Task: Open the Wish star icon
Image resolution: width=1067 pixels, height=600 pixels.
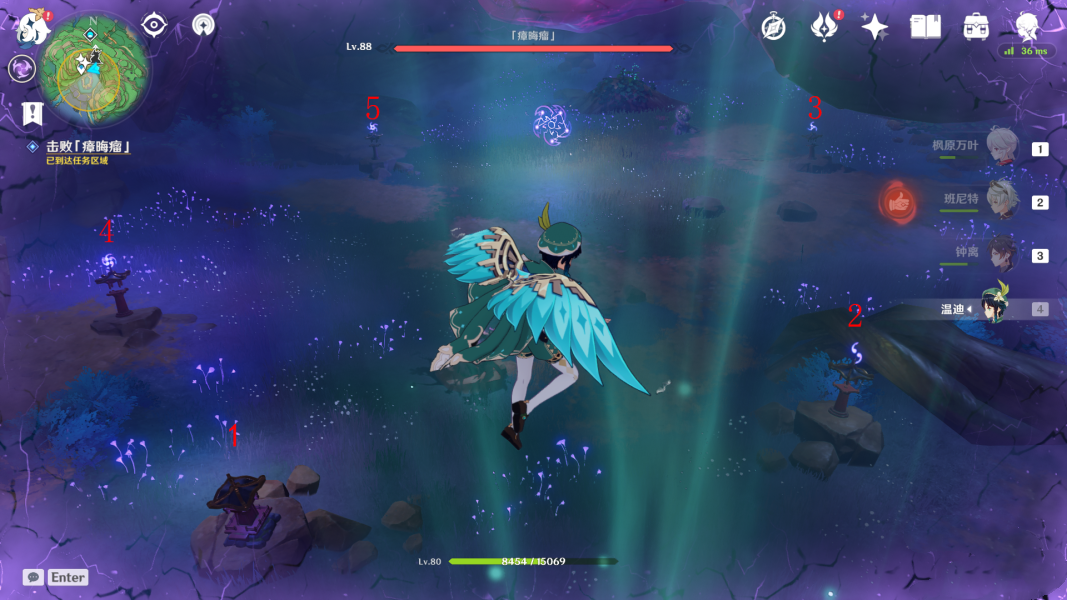Action: (x=875, y=27)
